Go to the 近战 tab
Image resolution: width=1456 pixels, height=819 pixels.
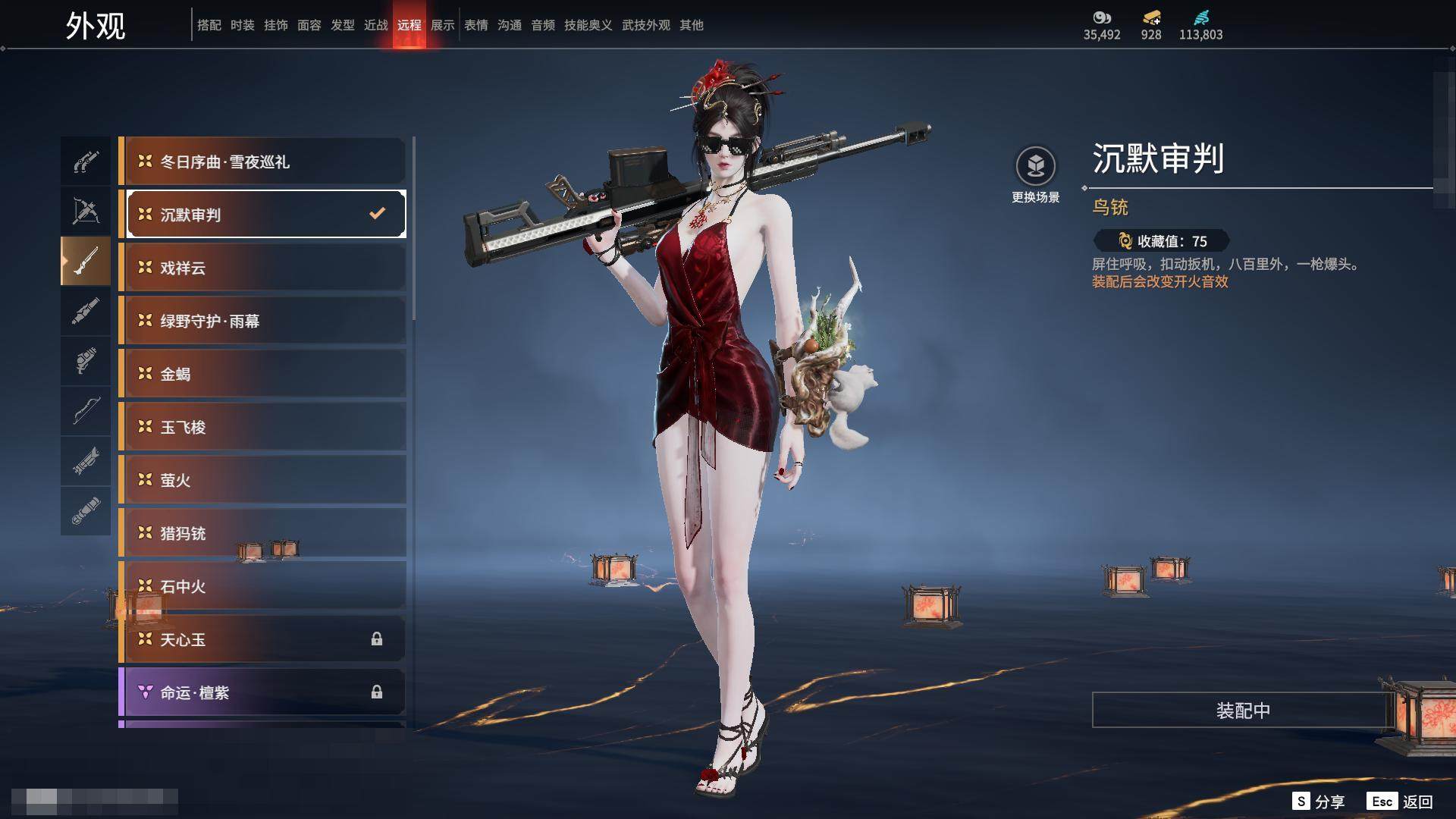tap(376, 25)
